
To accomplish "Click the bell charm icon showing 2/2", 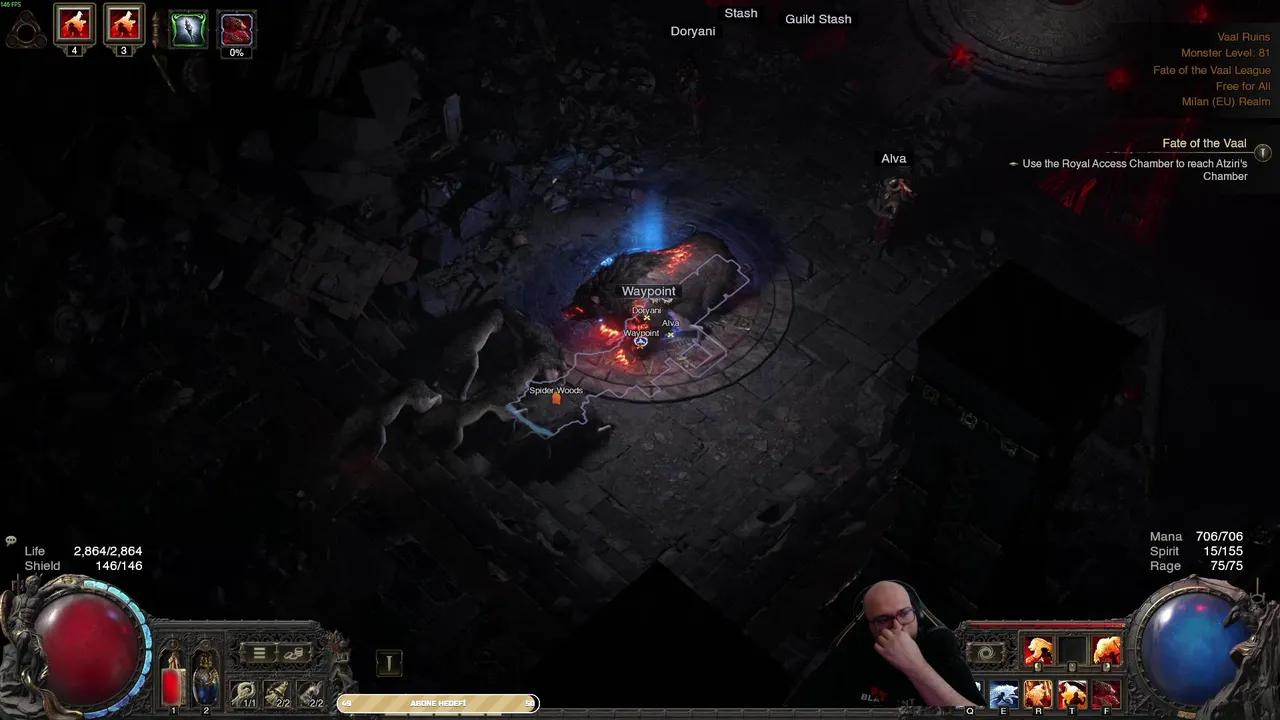I will point(276,691).
